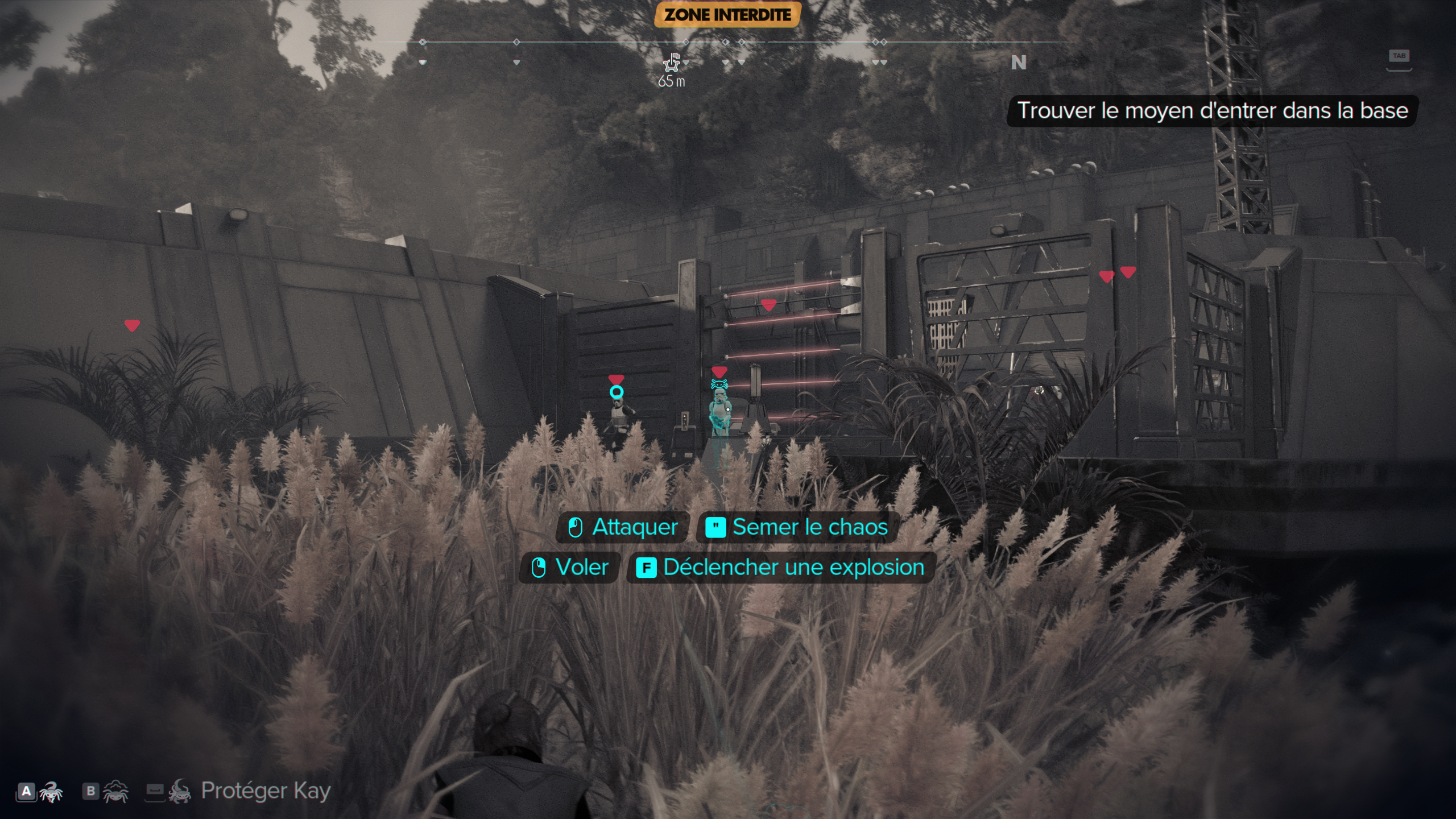The width and height of the screenshot is (1456, 819).
Task: Choose the Attaquer command for Nix
Action: tap(623, 527)
